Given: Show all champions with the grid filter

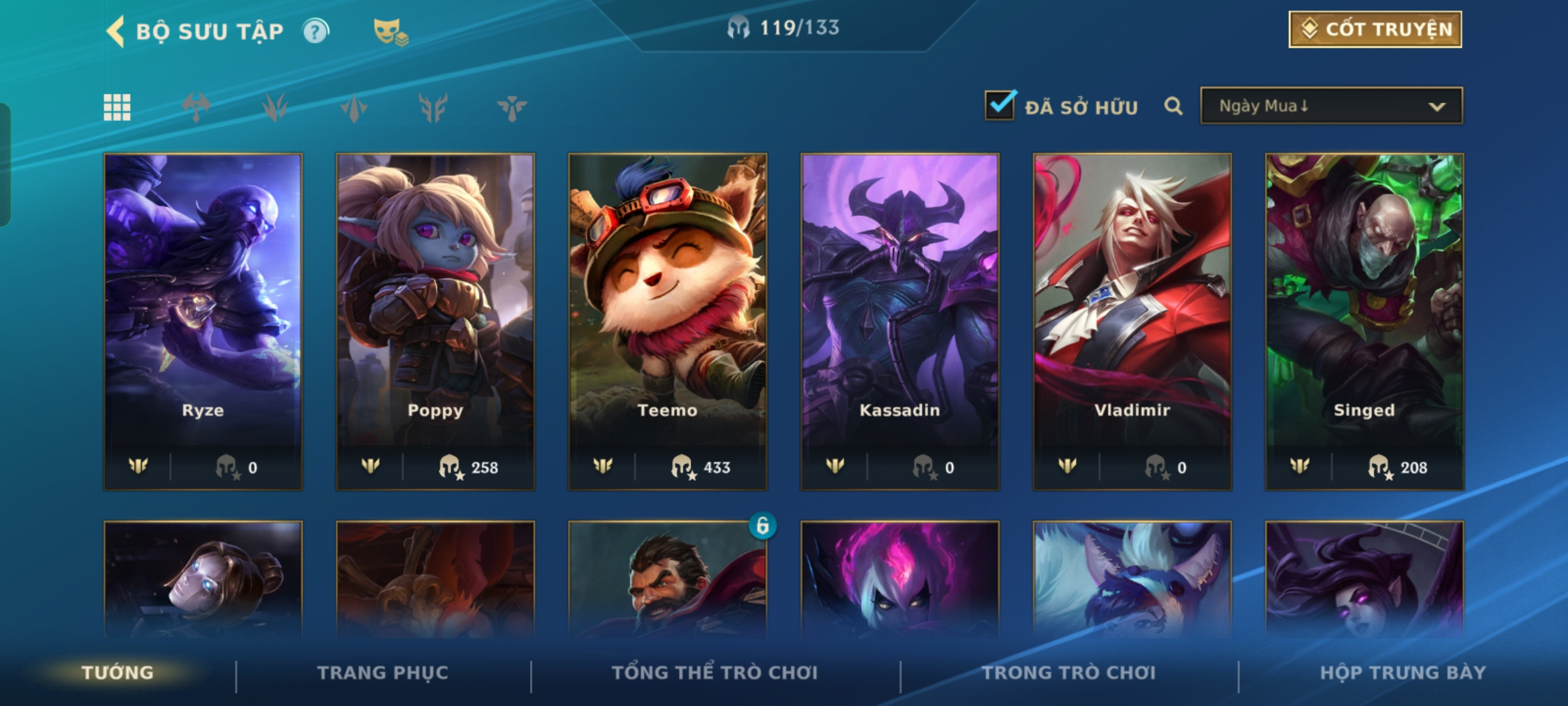Looking at the screenshot, I should (x=117, y=107).
